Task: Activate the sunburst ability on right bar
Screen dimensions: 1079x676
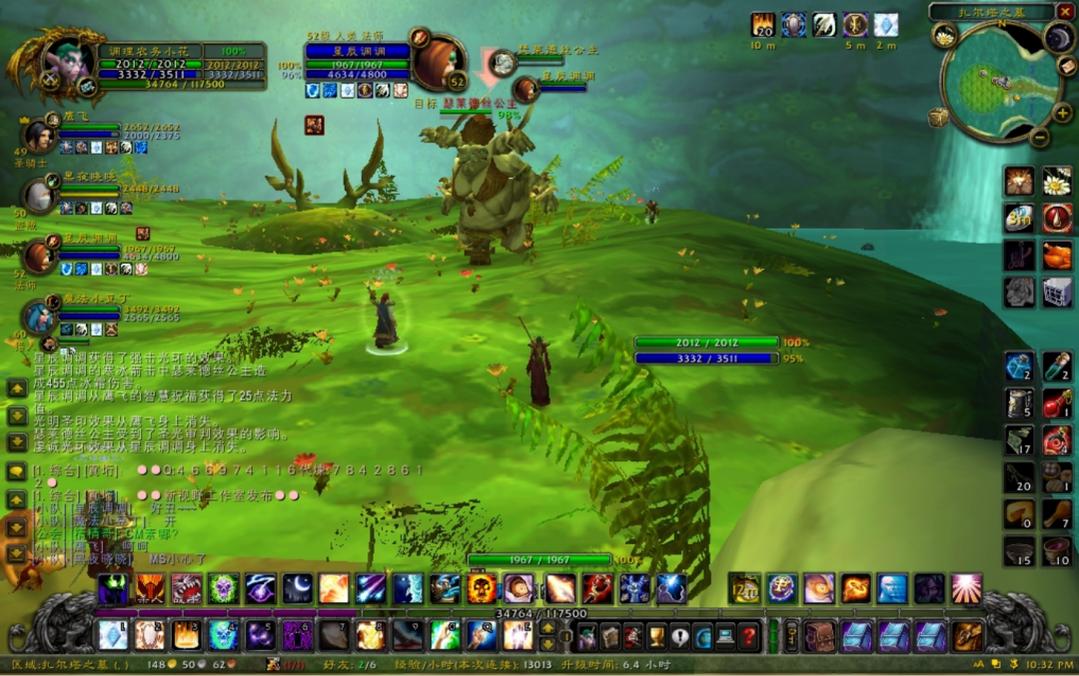Action: [966, 588]
